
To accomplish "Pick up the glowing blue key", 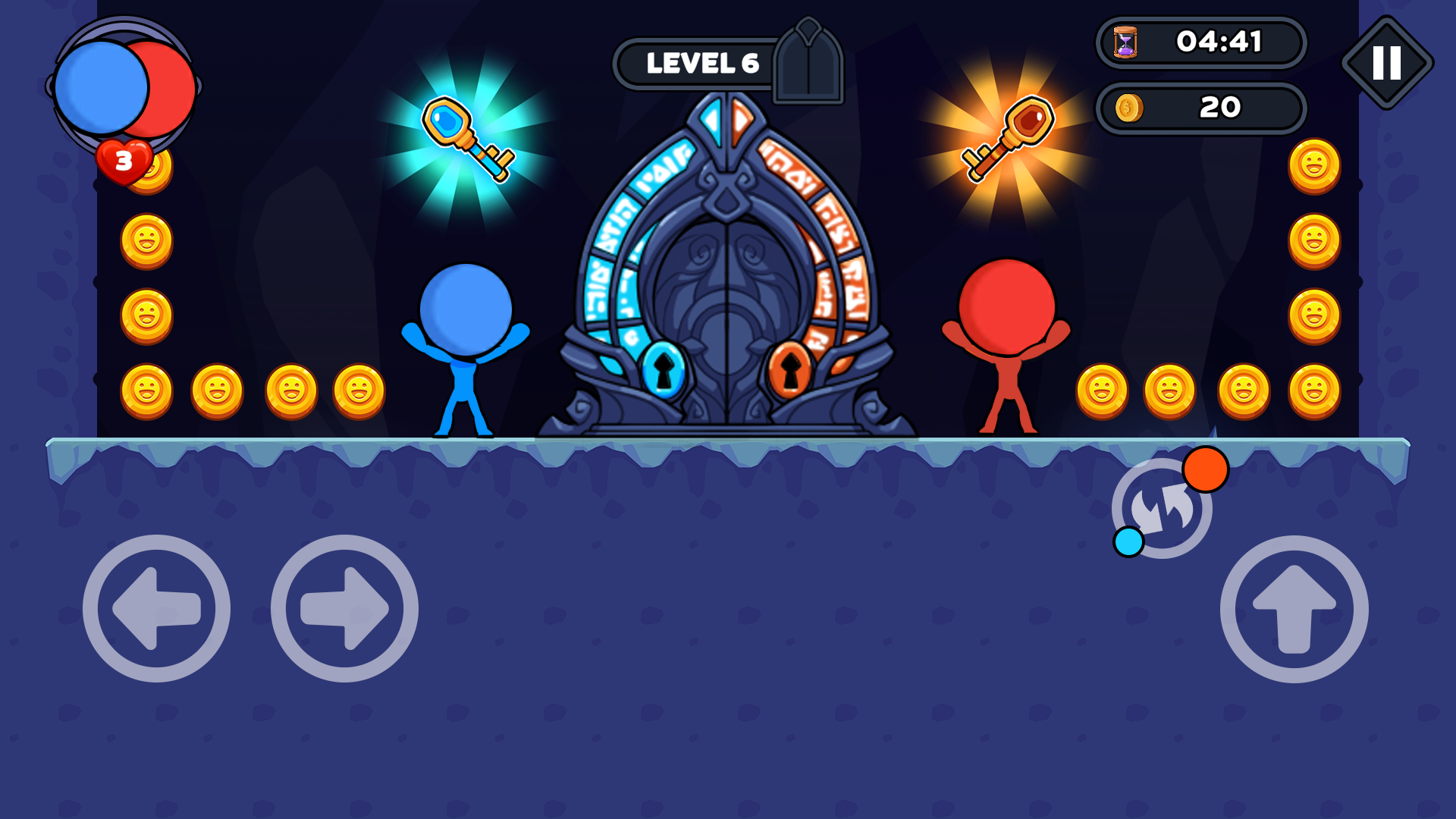I will (x=466, y=136).
